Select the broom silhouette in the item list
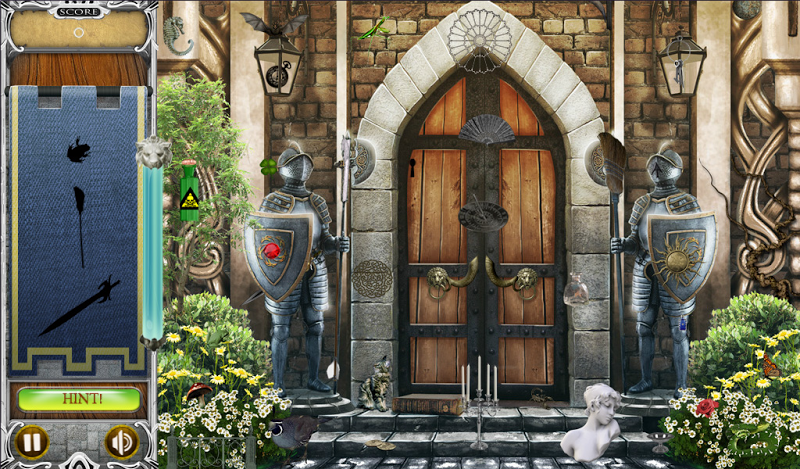 [79, 225]
